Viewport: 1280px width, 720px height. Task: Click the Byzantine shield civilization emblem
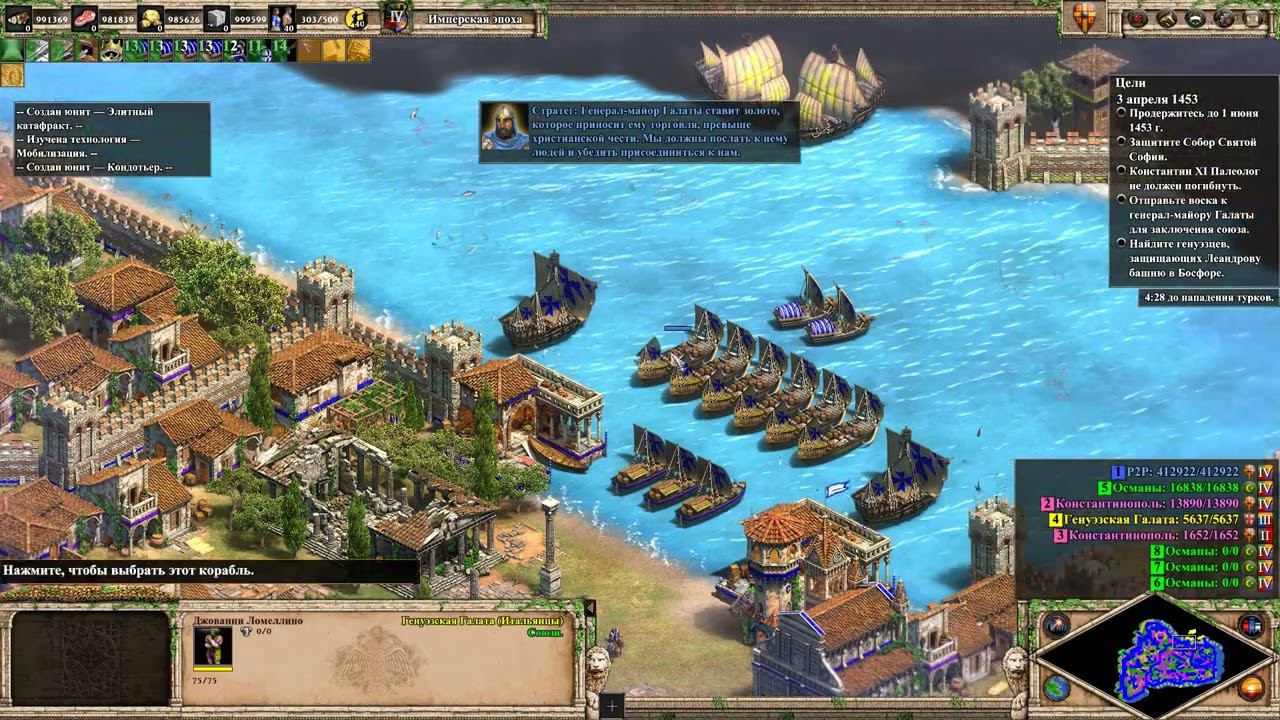[1085, 17]
